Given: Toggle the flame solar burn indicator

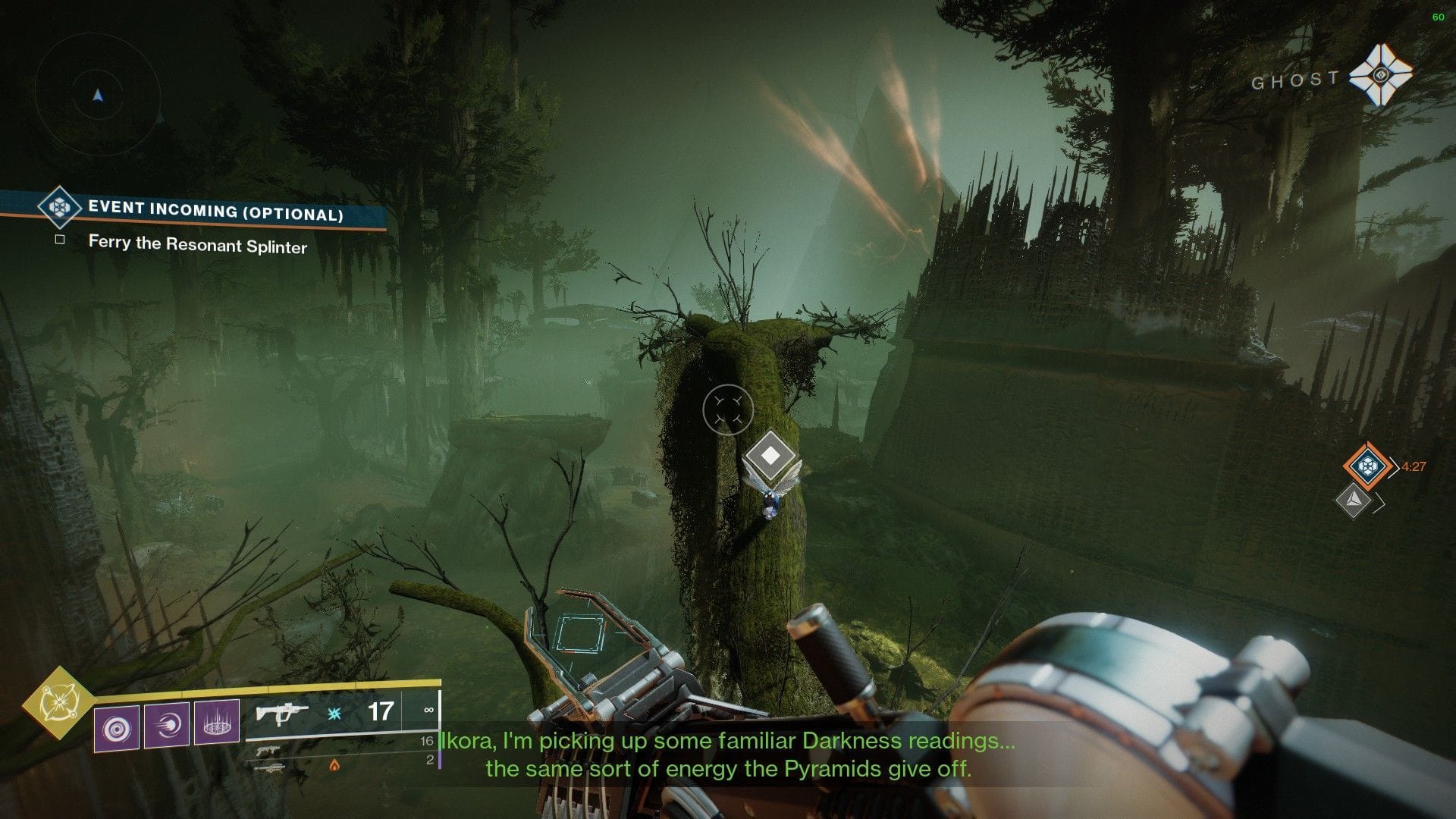Looking at the screenshot, I should [x=335, y=767].
